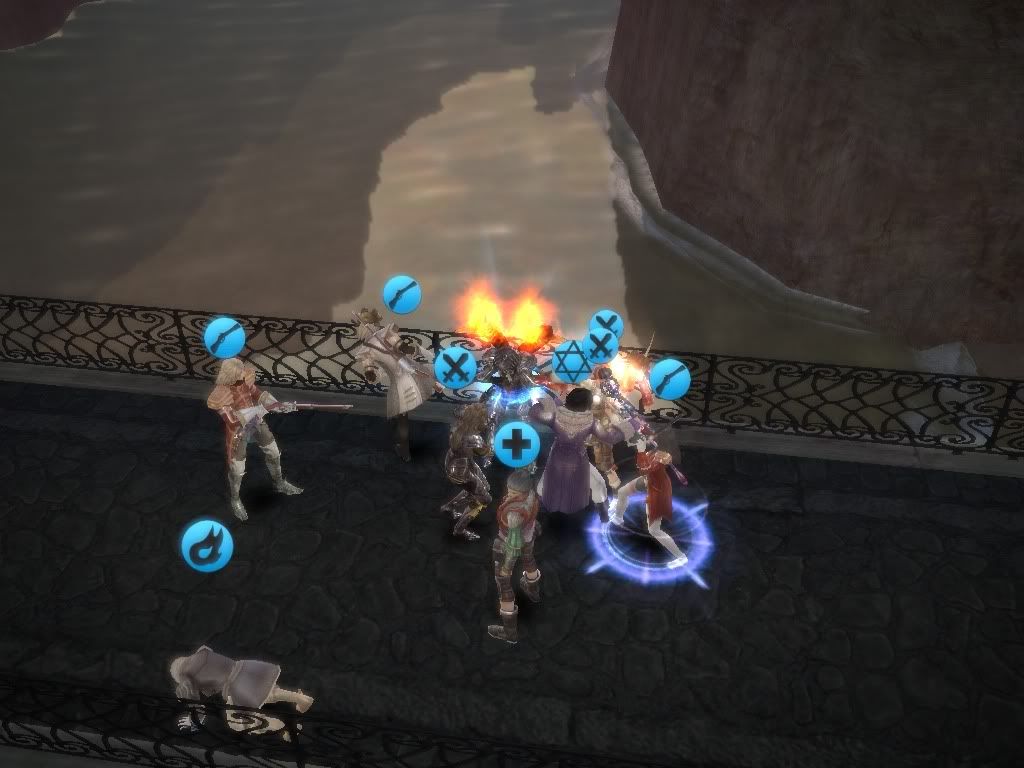
Task: Select the blue plus-sign healer icon
Action: (517, 444)
